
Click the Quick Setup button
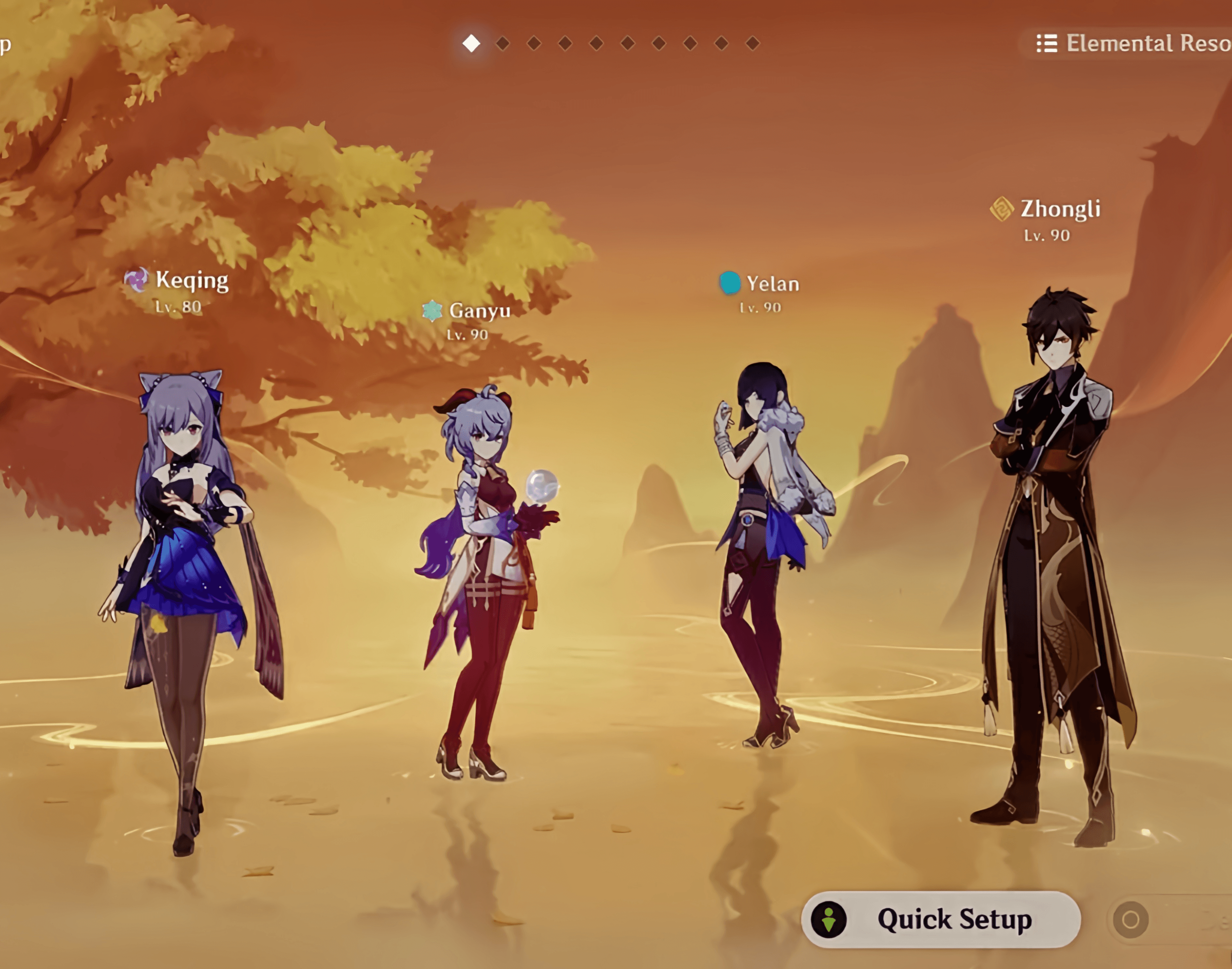pos(941,919)
